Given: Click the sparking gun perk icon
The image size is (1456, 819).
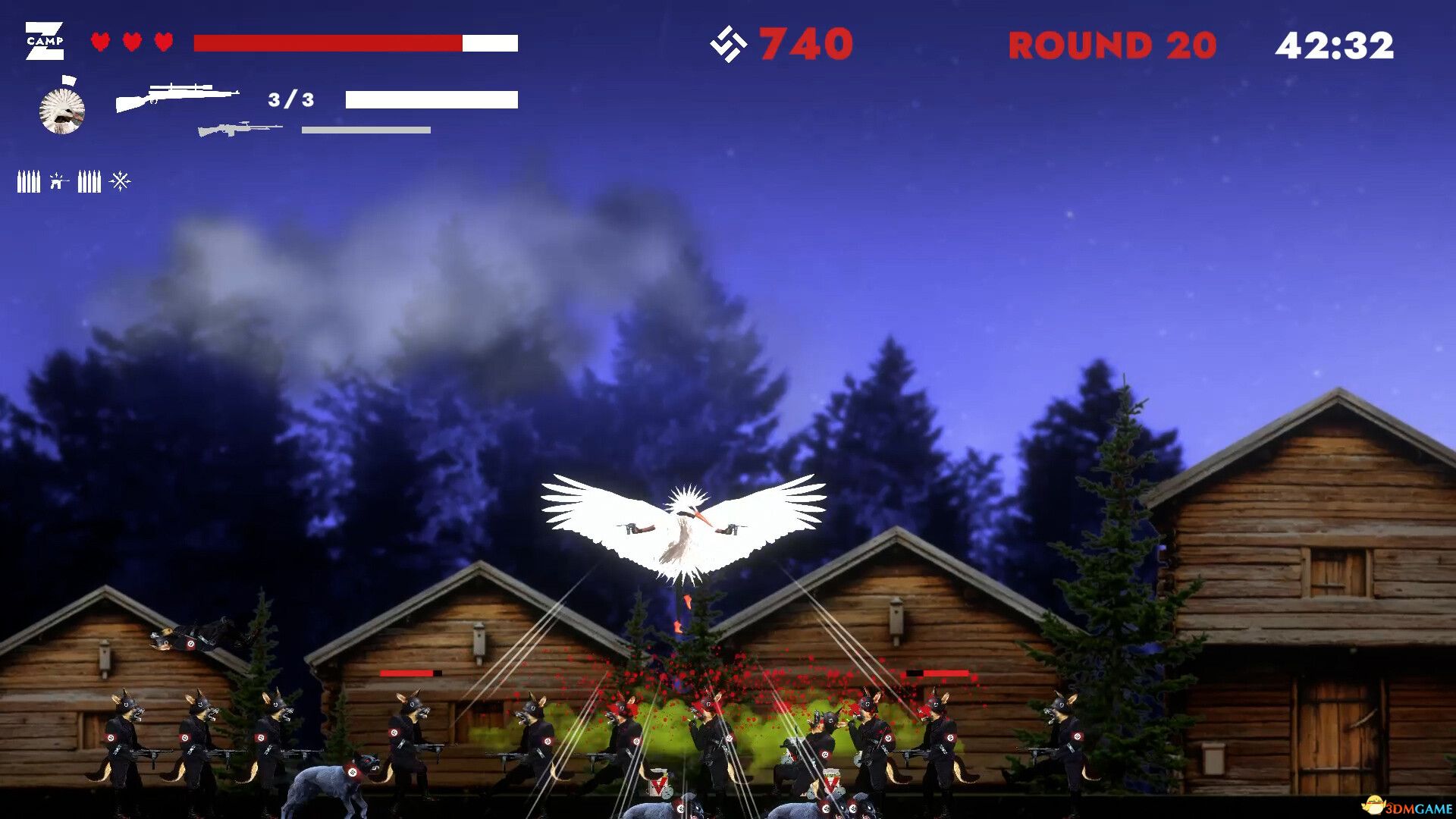Looking at the screenshot, I should tap(58, 181).
